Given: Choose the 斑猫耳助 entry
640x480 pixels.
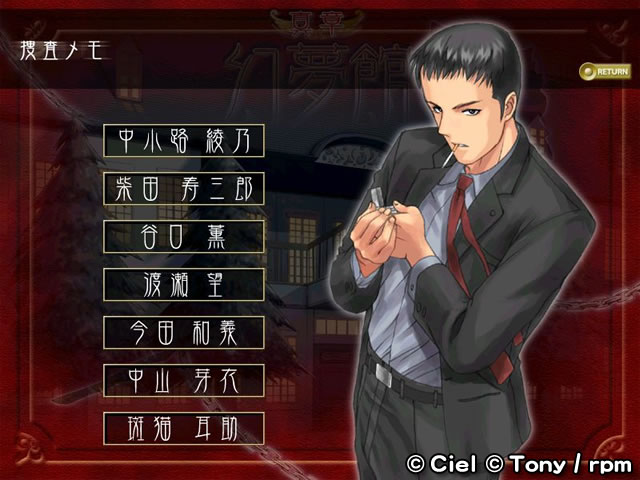Looking at the screenshot, I should 184,428.
